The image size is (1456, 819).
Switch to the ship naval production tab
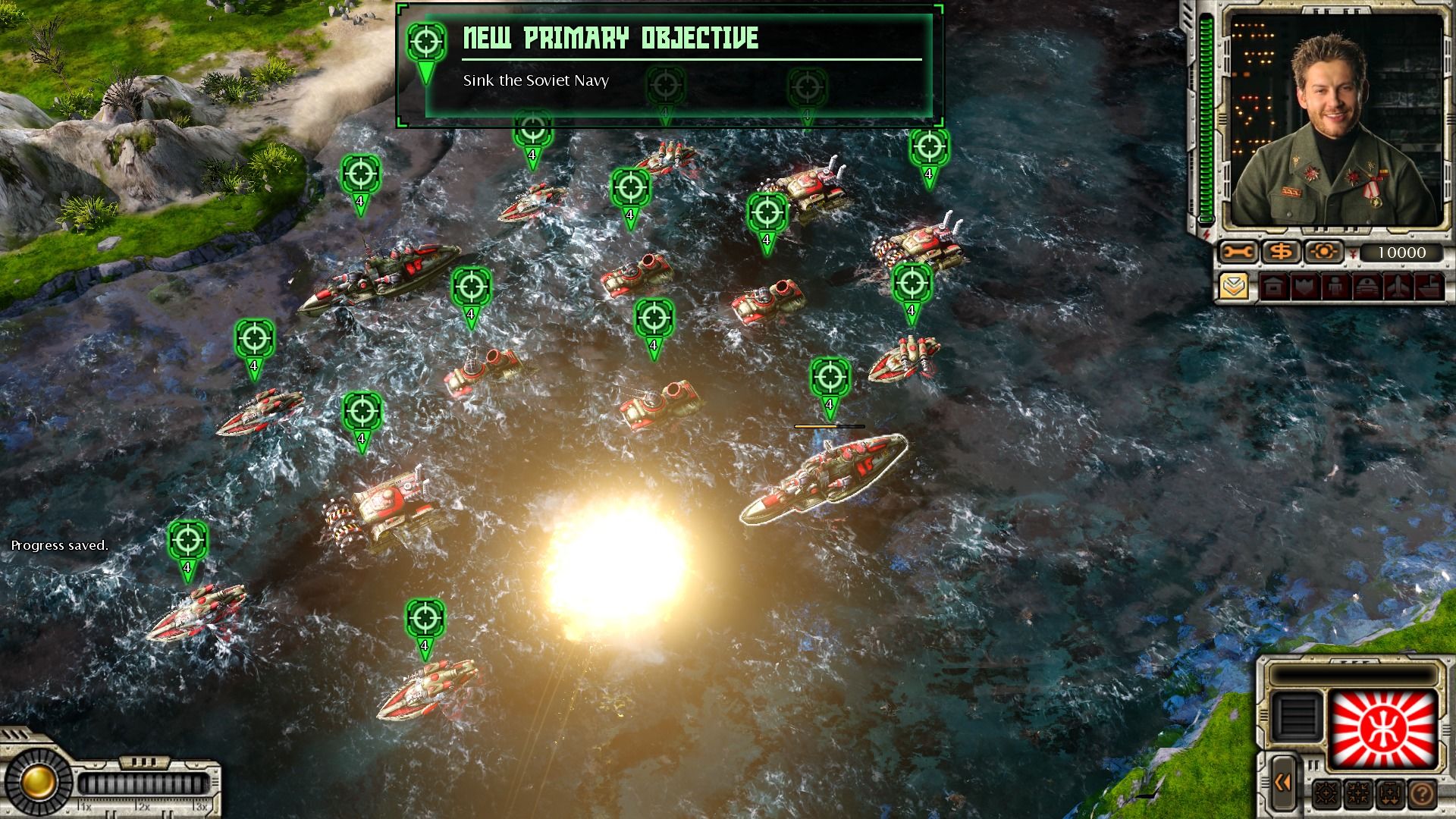coord(1429,287)
